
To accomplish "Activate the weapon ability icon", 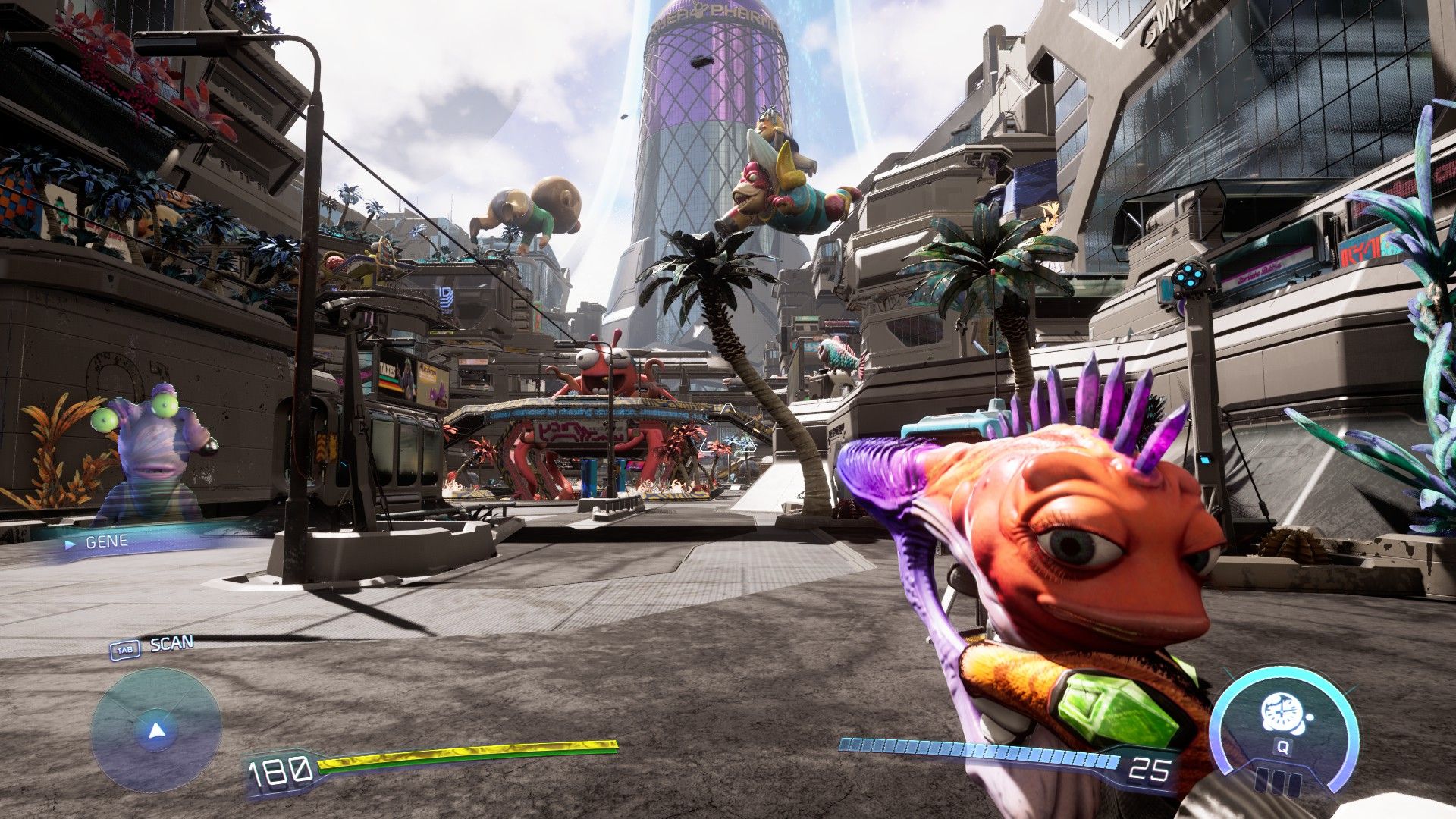I will tap(1282, 713).
